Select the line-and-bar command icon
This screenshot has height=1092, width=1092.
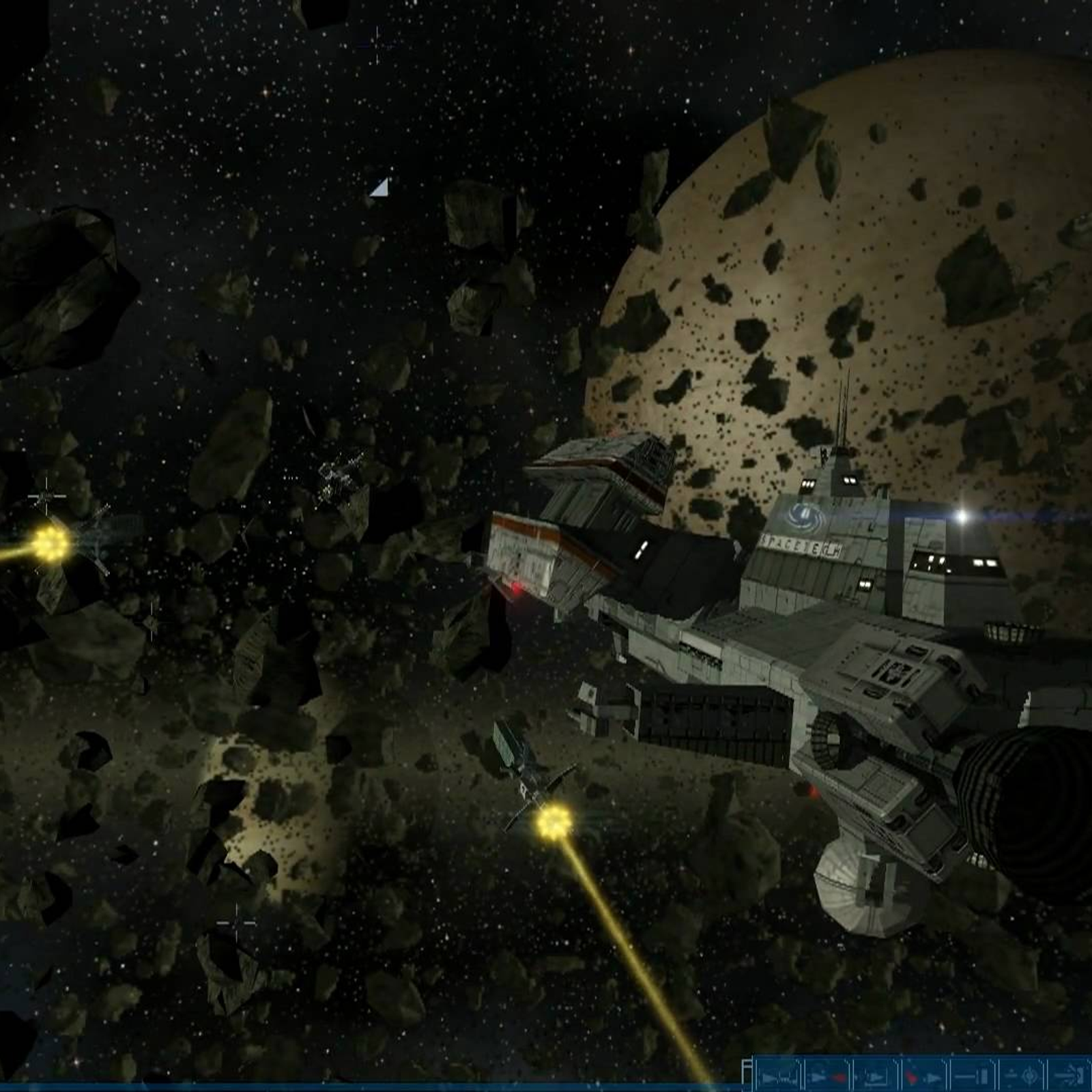[x=973, y=1076]
